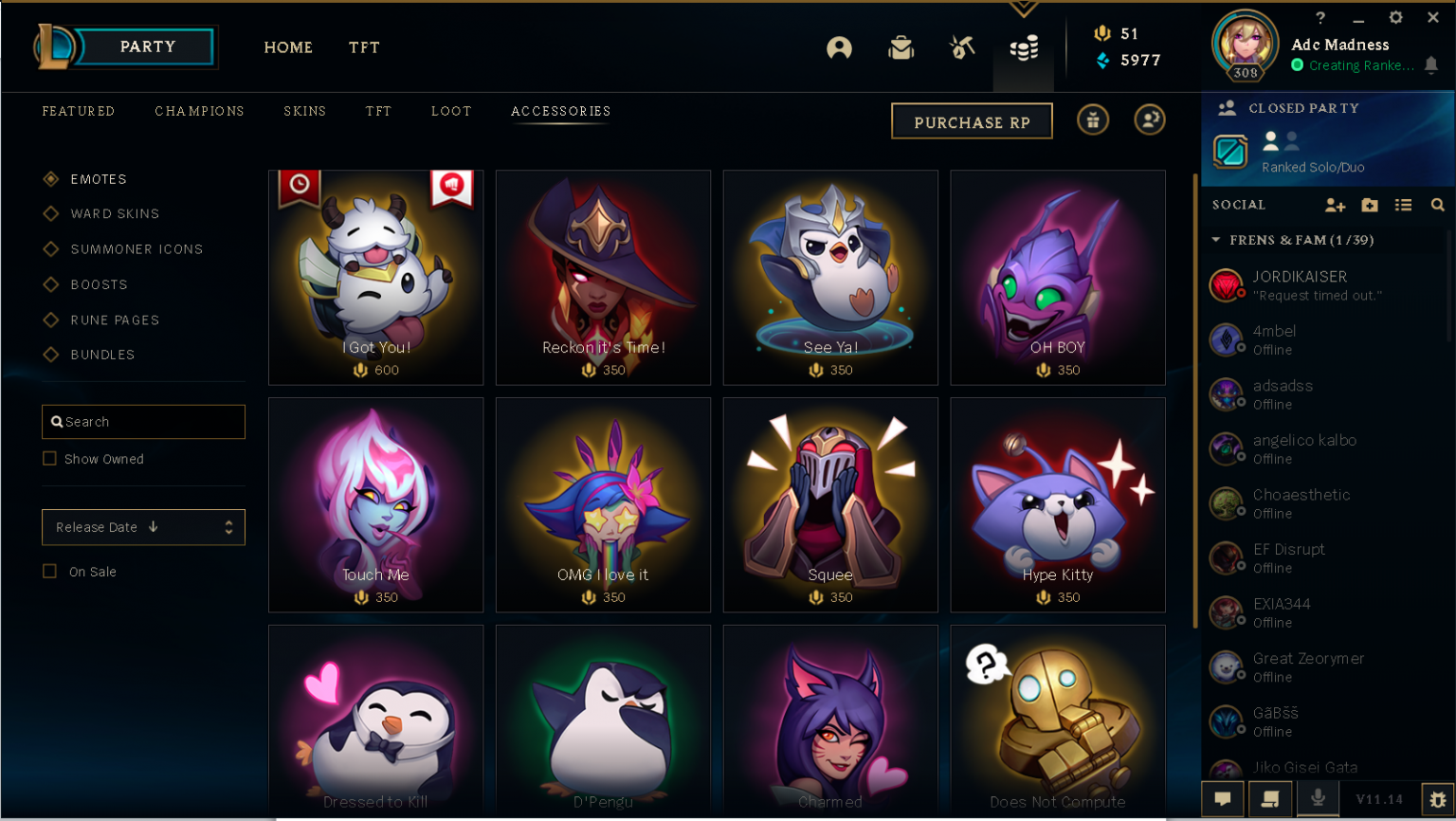The width and height of the screenshot is (1456, 821).
Task: Open the Collection satchel icon
Action: click(x=901, y=47)
